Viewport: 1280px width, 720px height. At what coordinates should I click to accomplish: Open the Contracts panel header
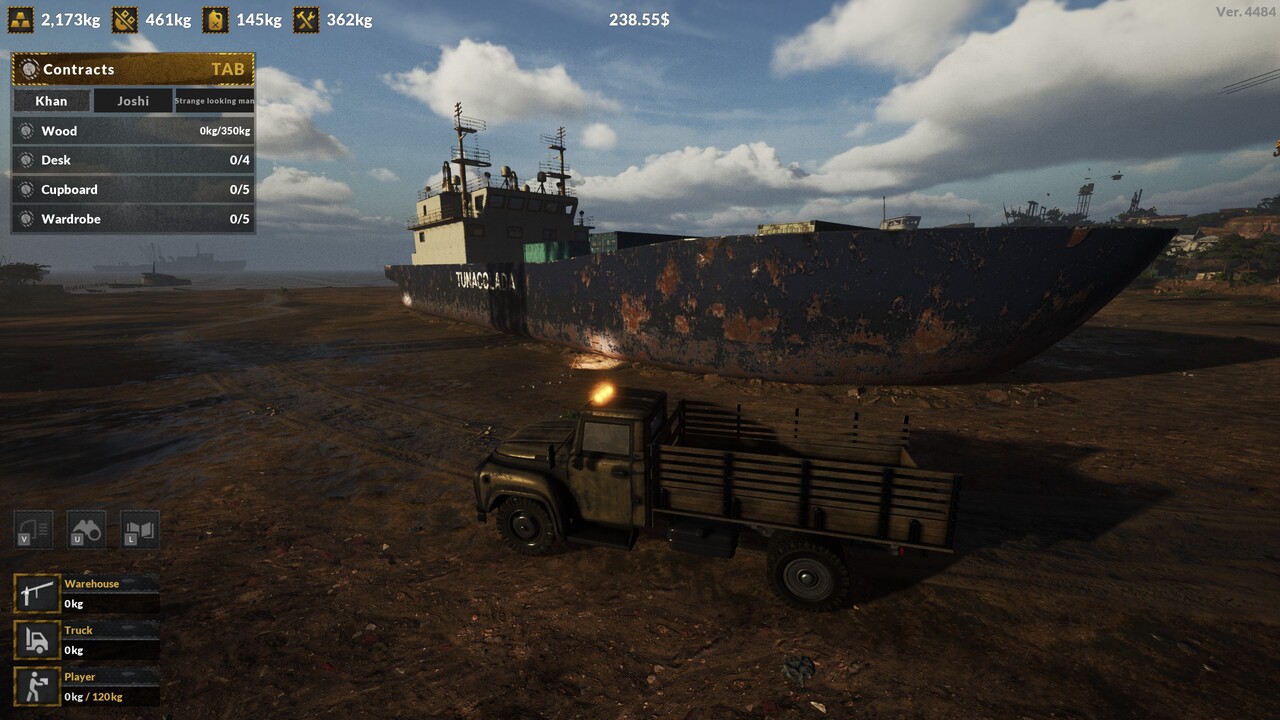pos(133,69)
